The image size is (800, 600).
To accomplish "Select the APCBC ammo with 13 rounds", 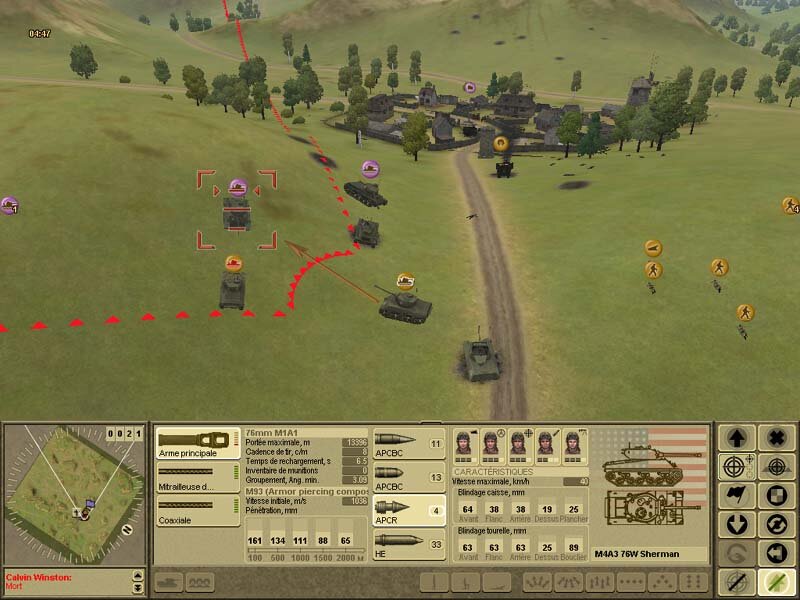I will point(409,476).
